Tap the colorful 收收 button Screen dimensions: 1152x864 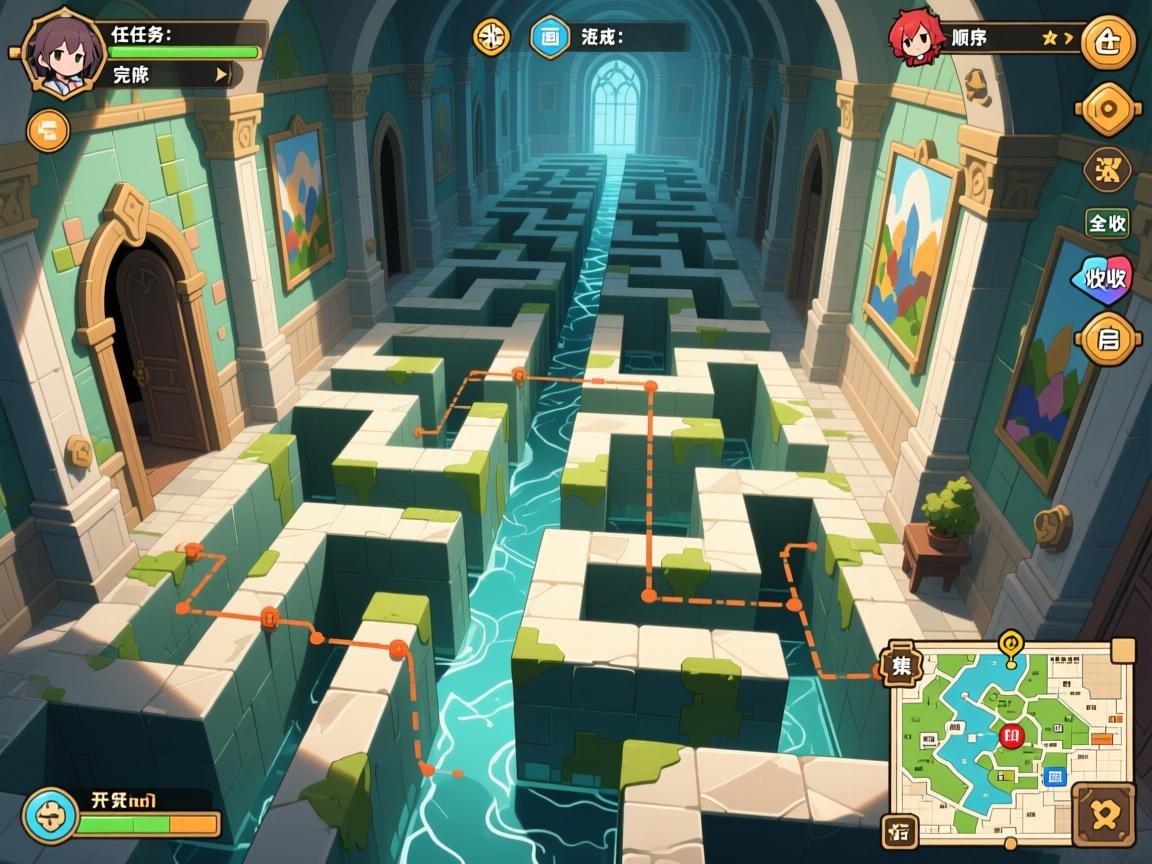click(1103, 279)
